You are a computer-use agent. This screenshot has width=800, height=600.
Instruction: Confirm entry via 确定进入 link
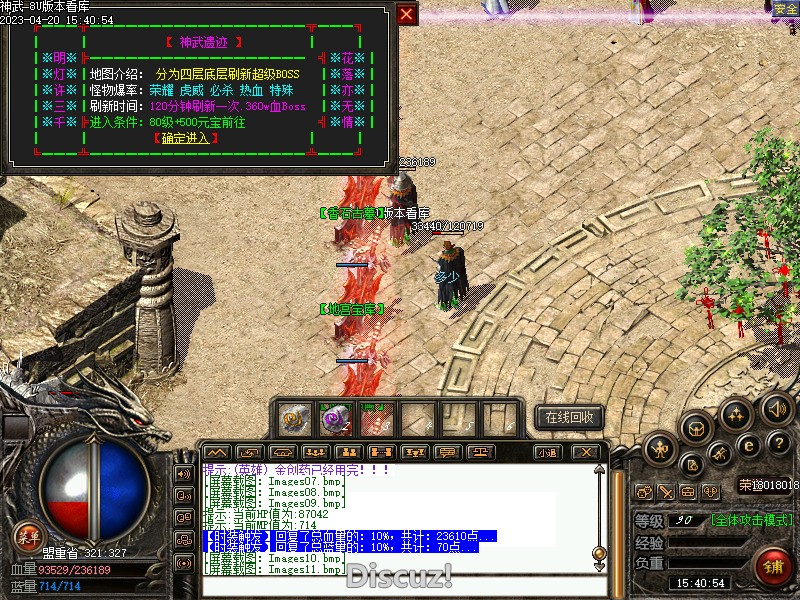[187, 138]
